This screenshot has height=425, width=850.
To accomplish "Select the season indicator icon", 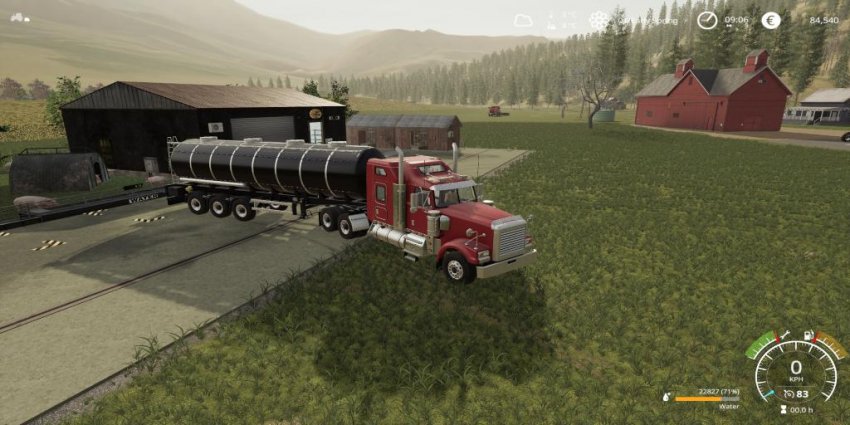I will coord(599,20).
